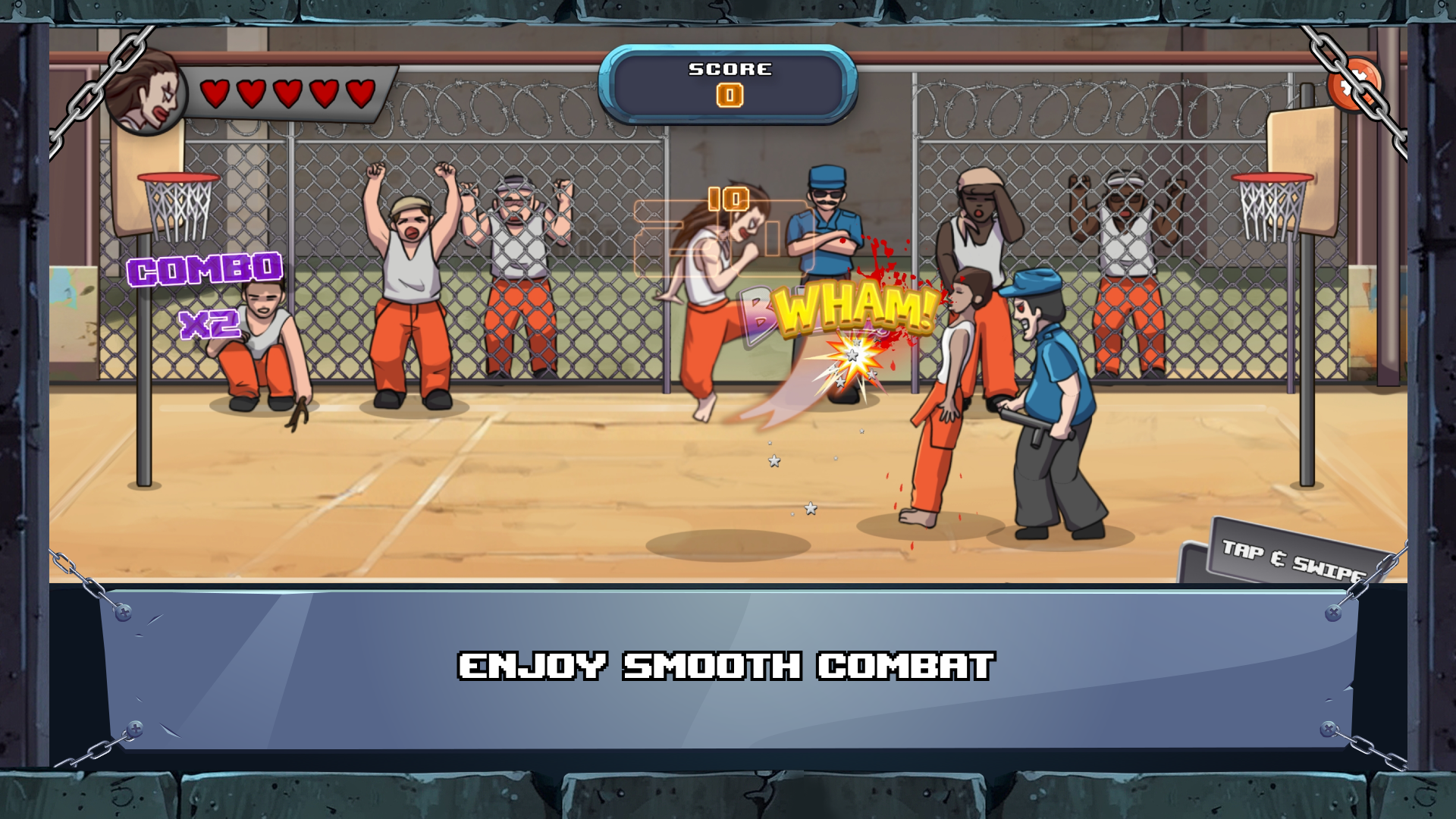Click the Score display panel

(728, 83)
